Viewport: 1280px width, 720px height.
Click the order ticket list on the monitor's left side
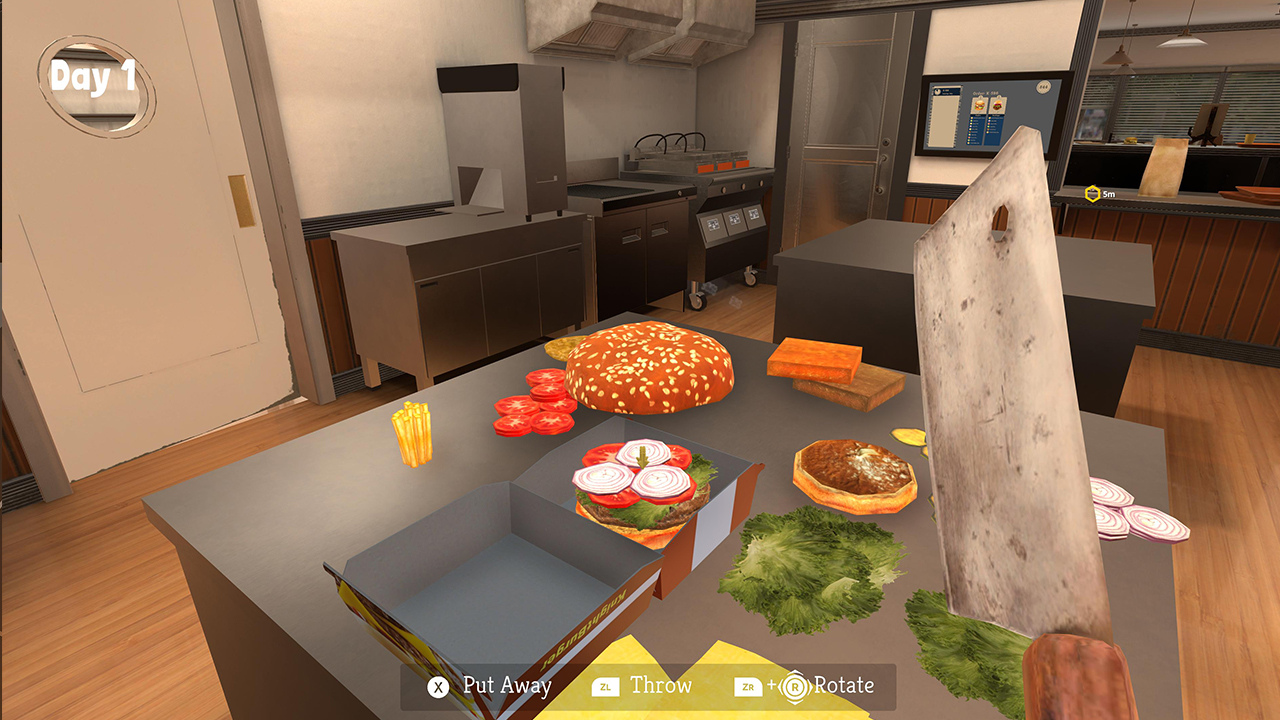point(944,116)
